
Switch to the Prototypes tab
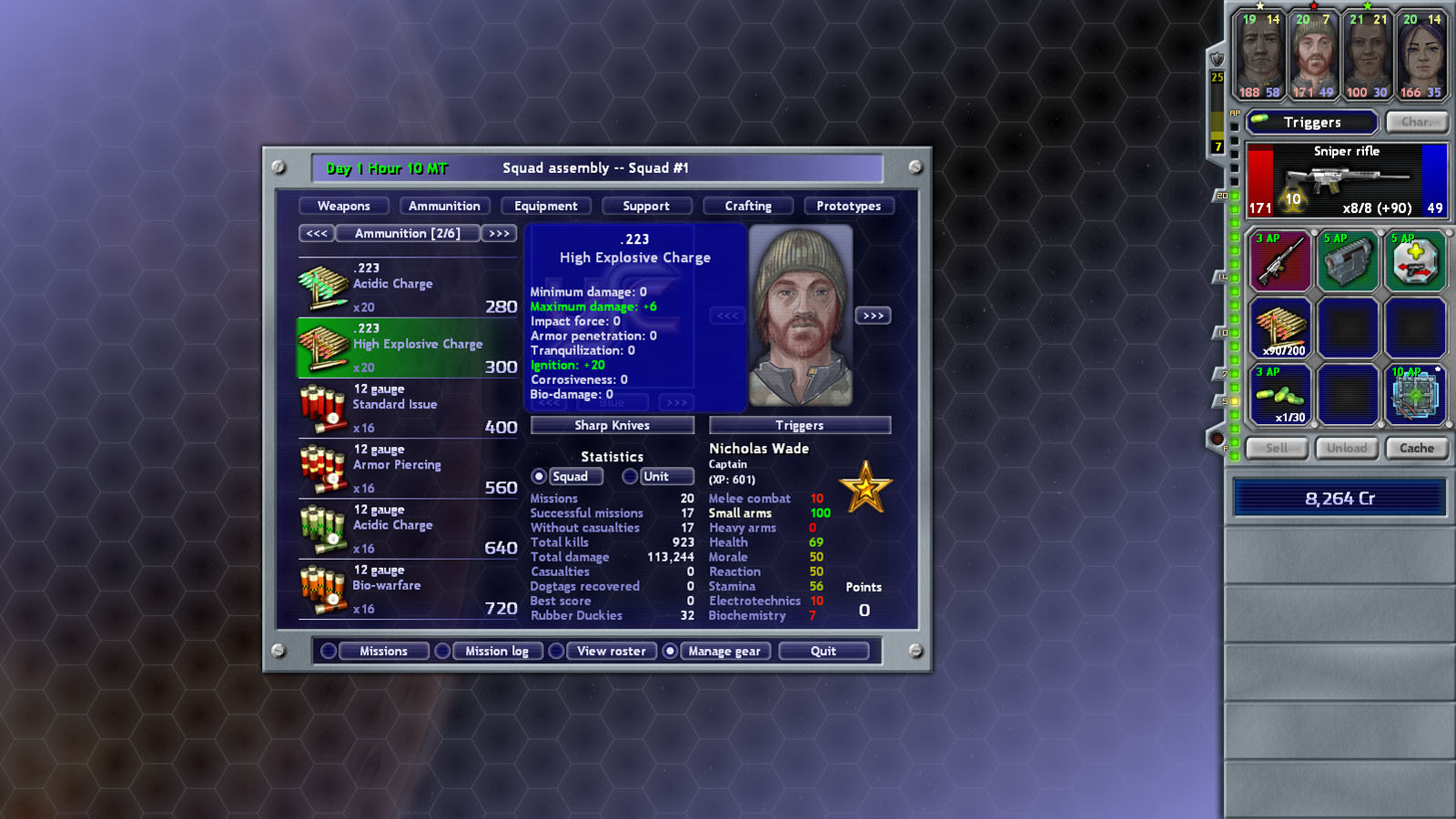[848, 206]
